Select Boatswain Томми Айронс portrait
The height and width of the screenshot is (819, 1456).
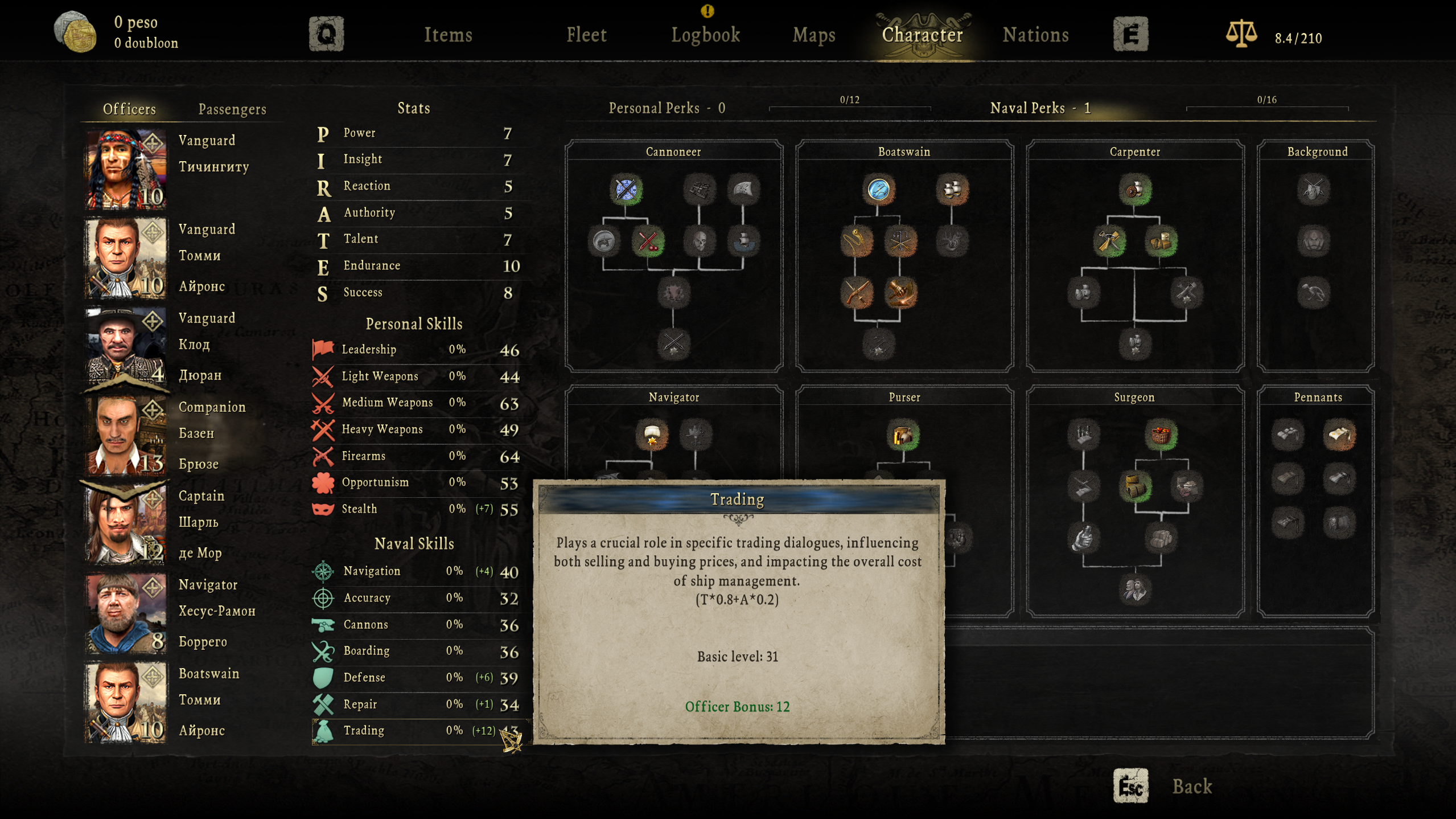126,702
